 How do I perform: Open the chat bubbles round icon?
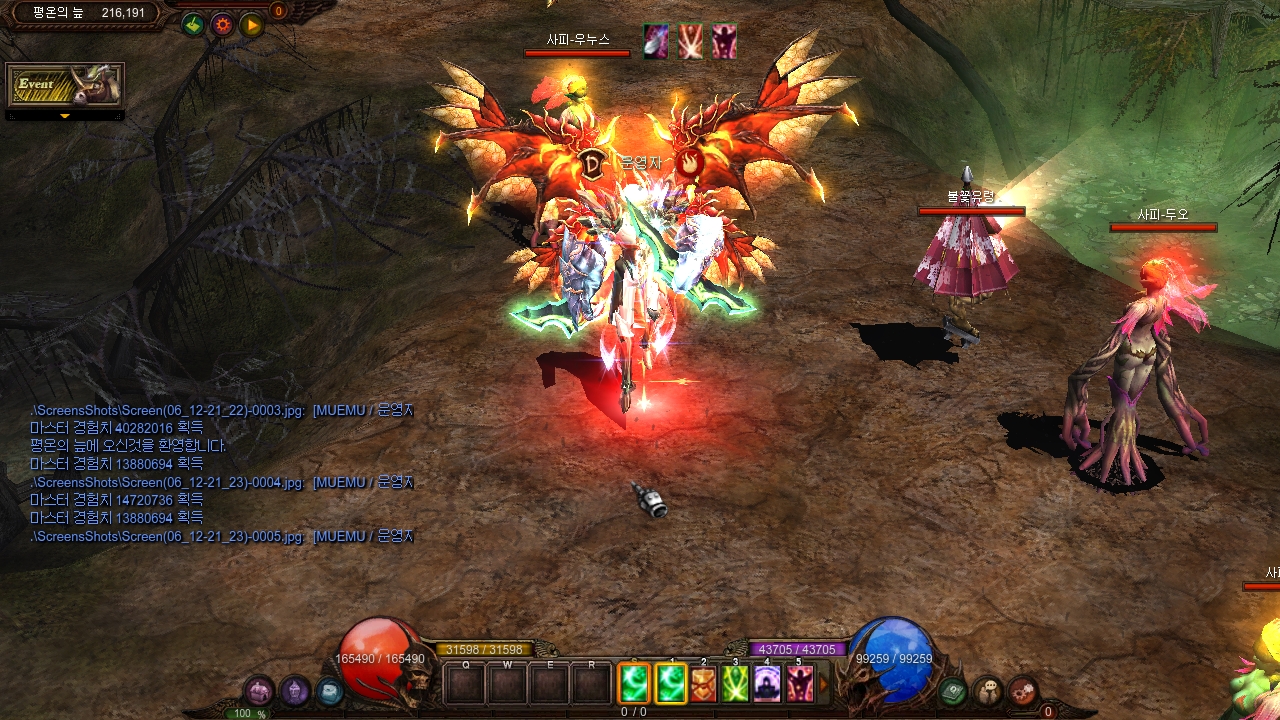988,691
